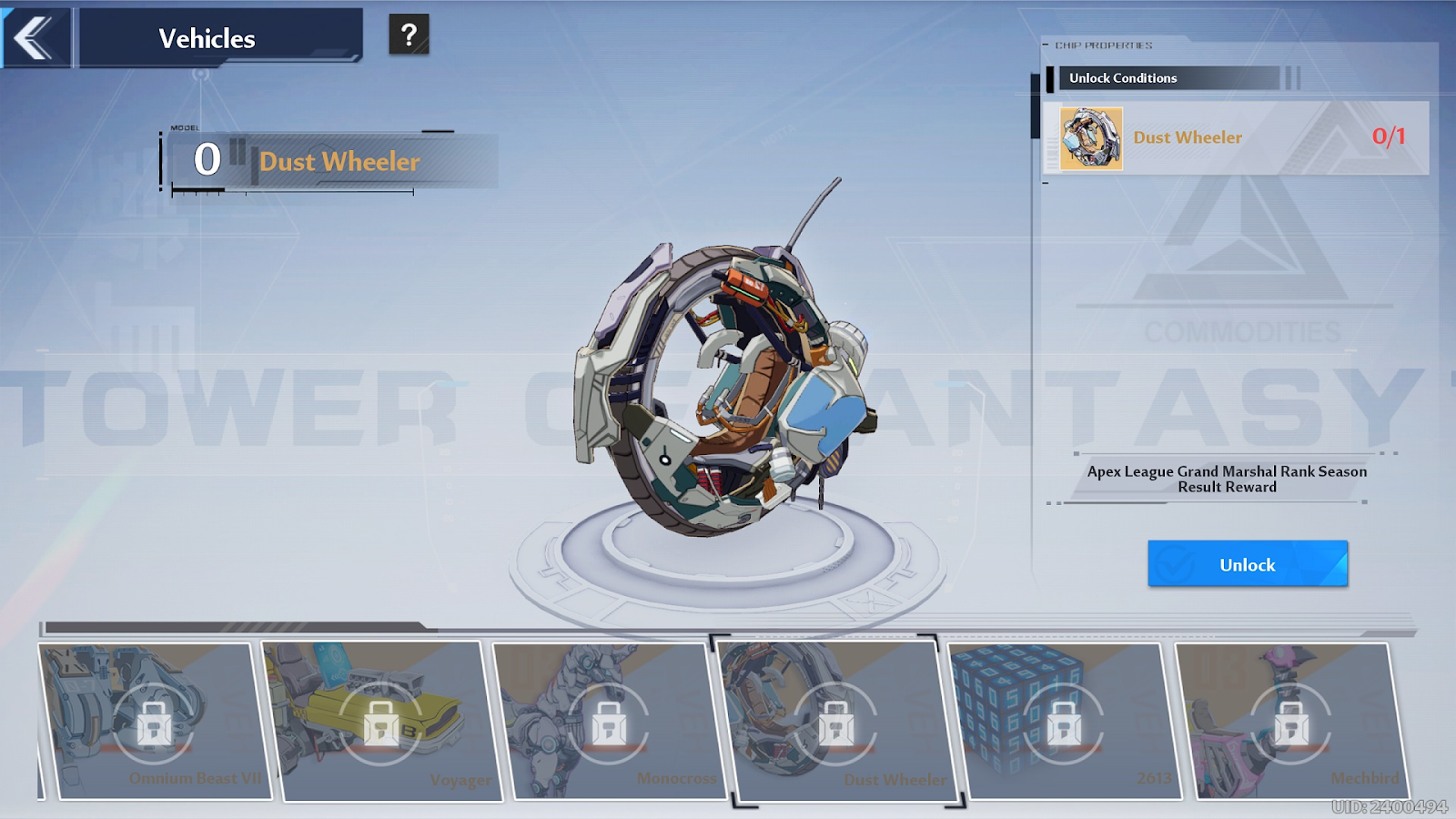Choose the 2613 cube vehicle
This screenshot has width=1456, height=819.
coord(1063,721)
